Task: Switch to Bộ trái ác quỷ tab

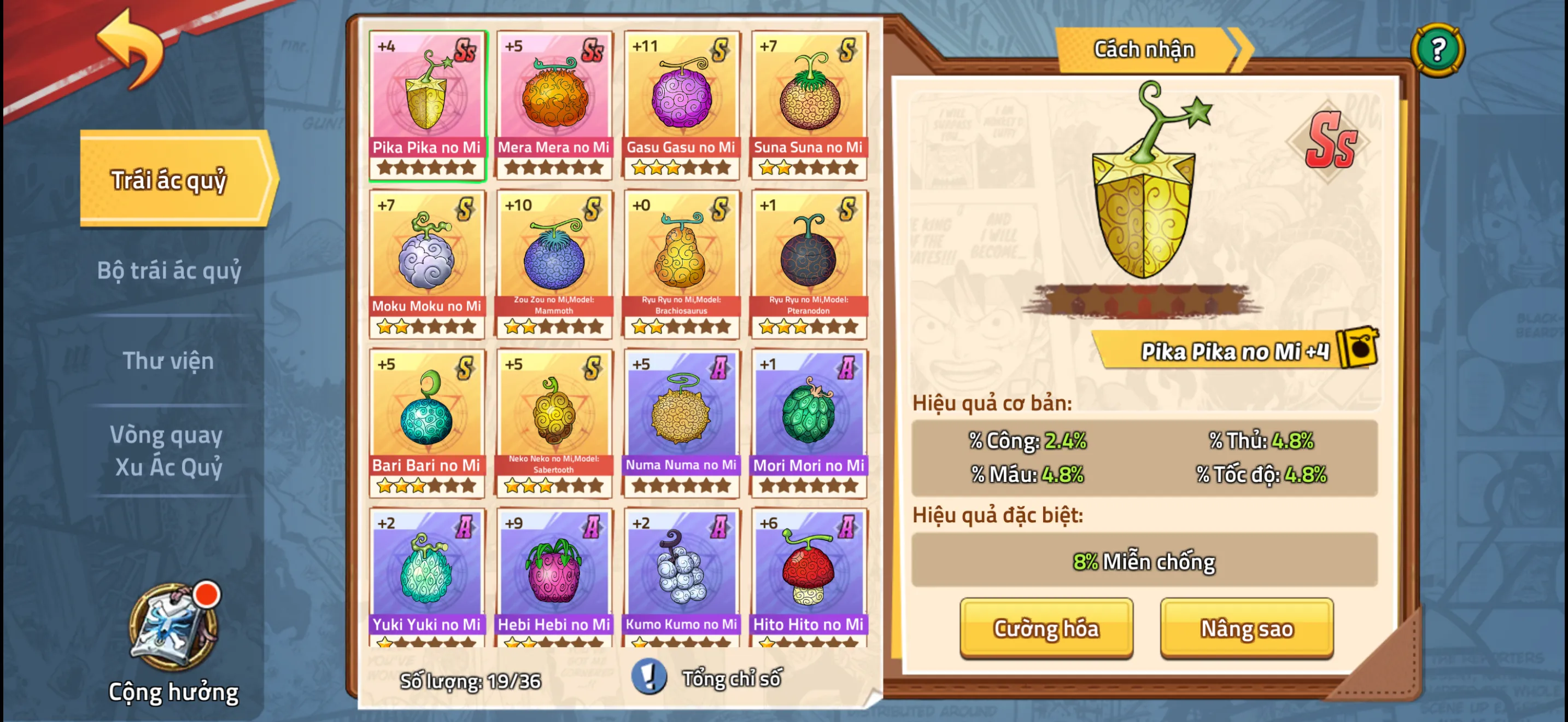Action: (x=169, y=270)
